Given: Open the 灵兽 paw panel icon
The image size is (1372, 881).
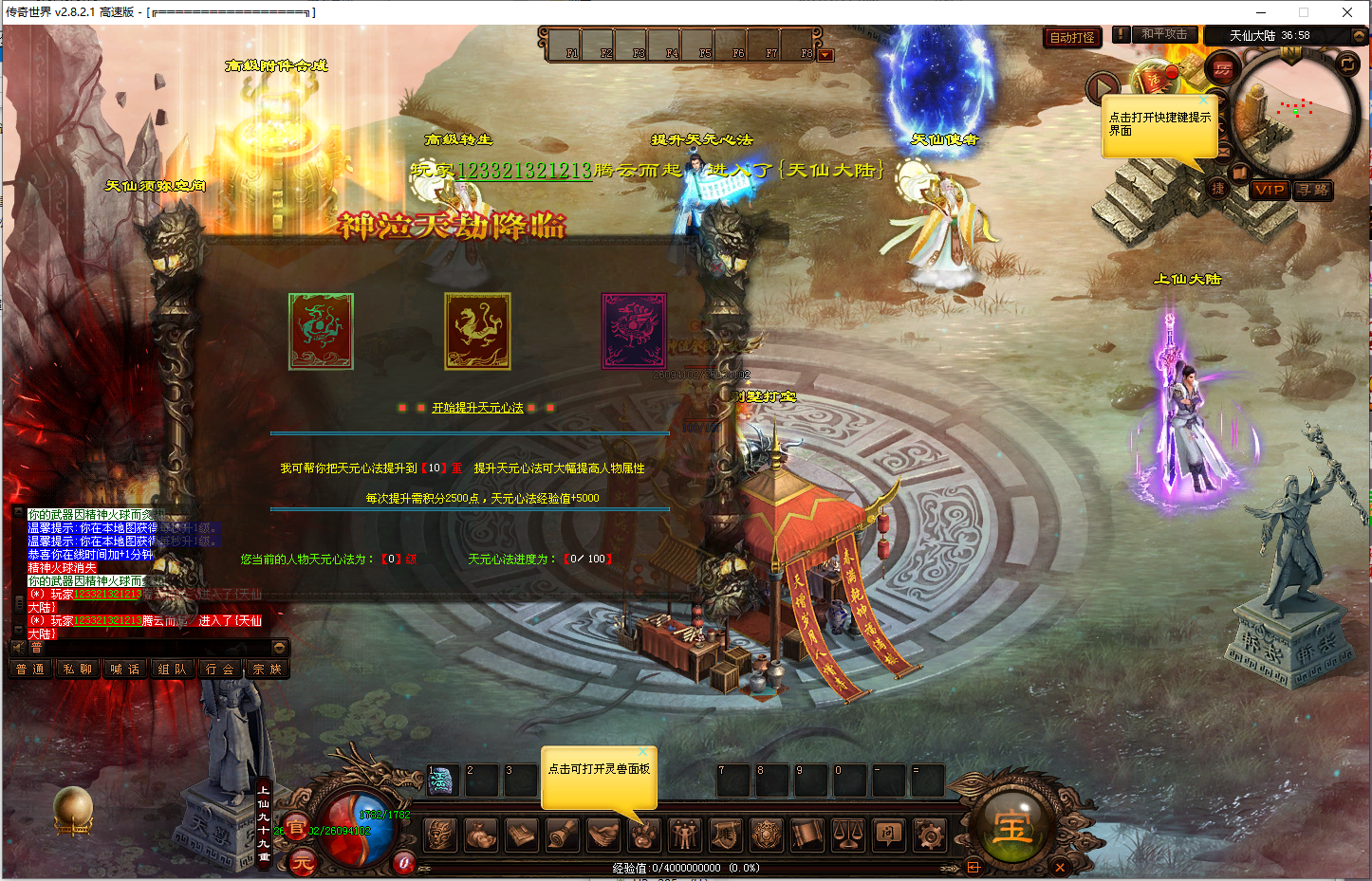Looking at the screenshot, I should [x=643, y=835].
